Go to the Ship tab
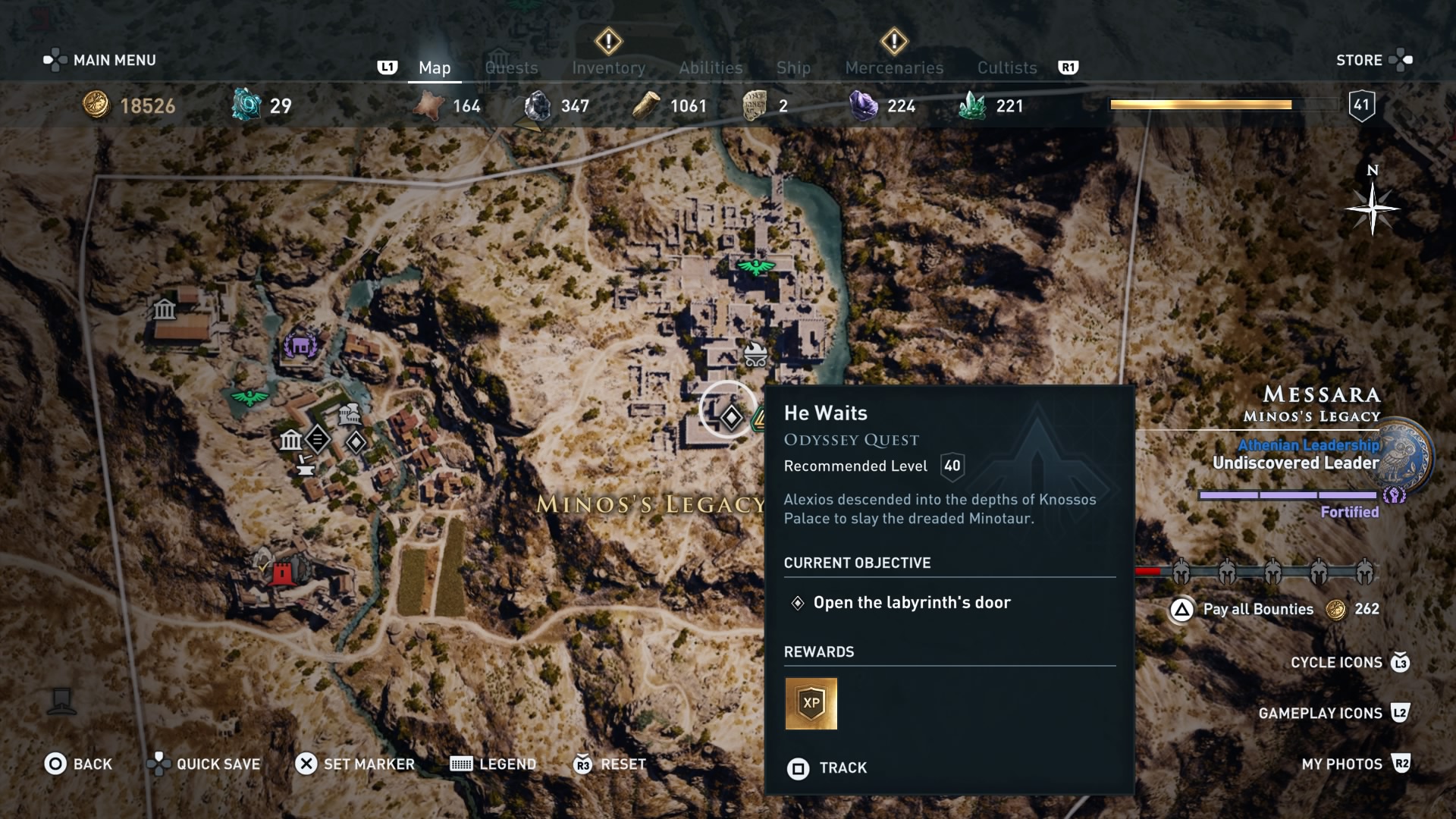This screenshot has height=819, width=1456. [793, 67]
